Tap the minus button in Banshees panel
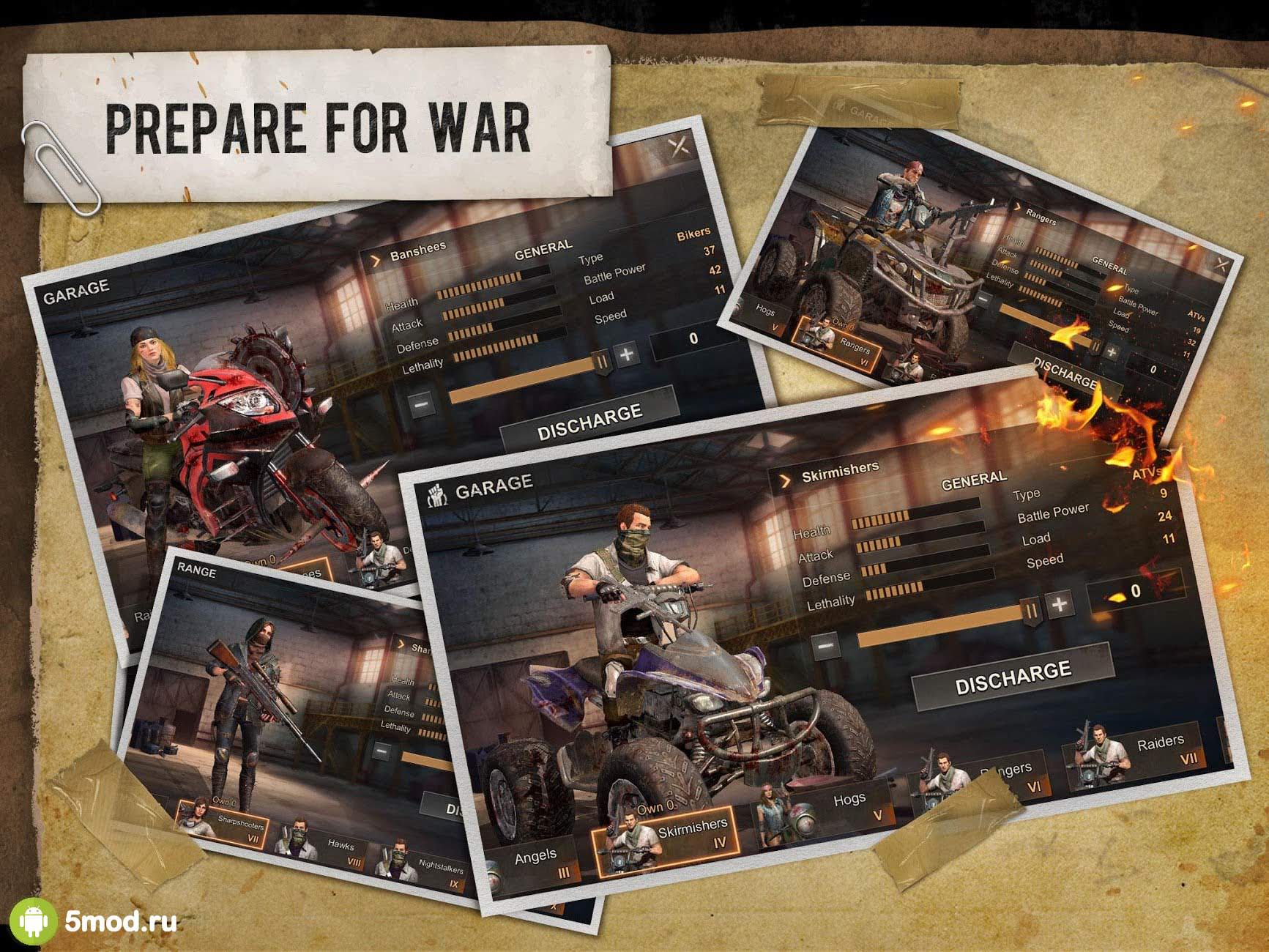Viewport: 1269px width, 952px height. click(421, 404)
